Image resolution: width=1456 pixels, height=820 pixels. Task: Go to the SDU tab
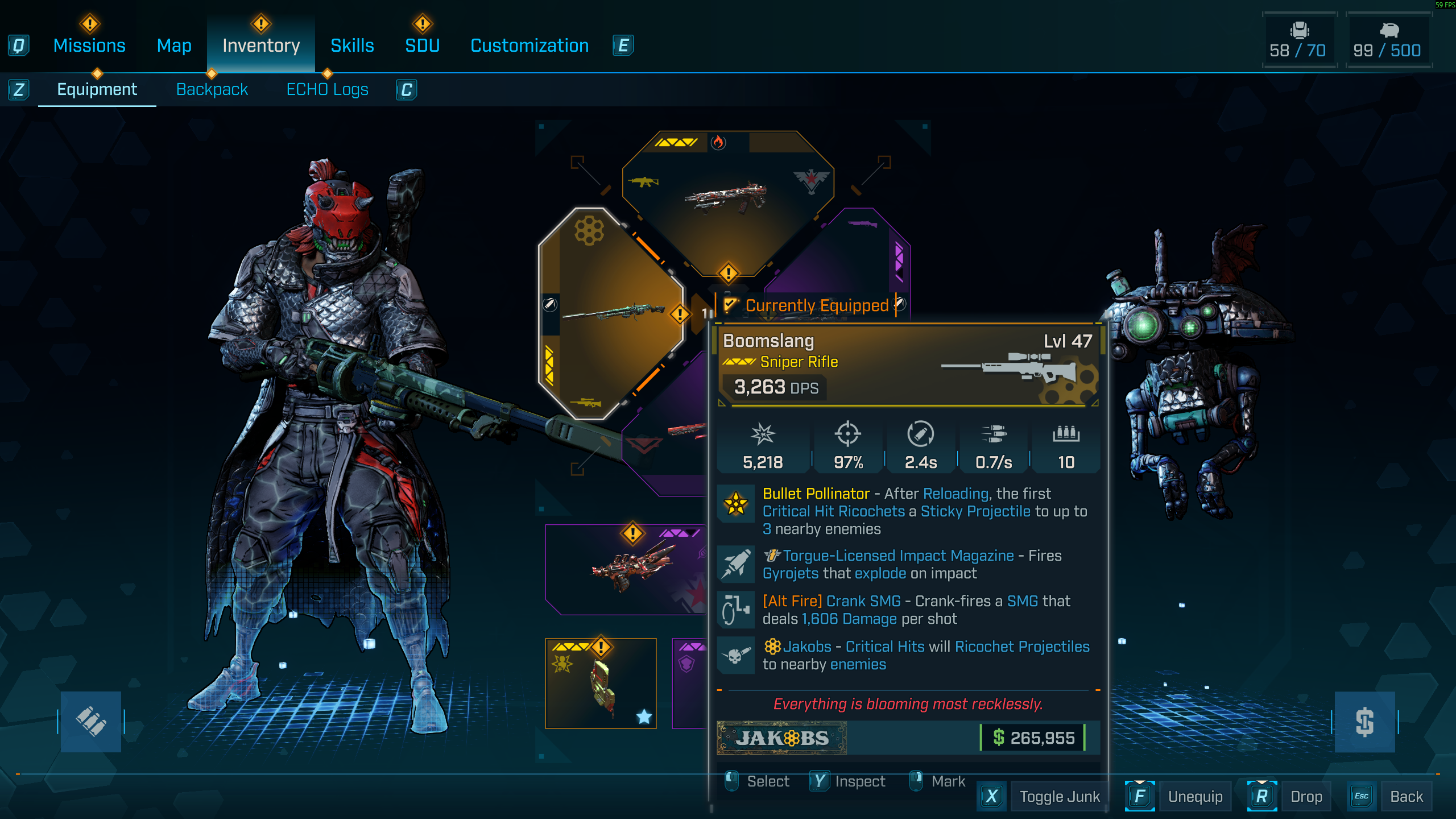click(x=422, y=45)
